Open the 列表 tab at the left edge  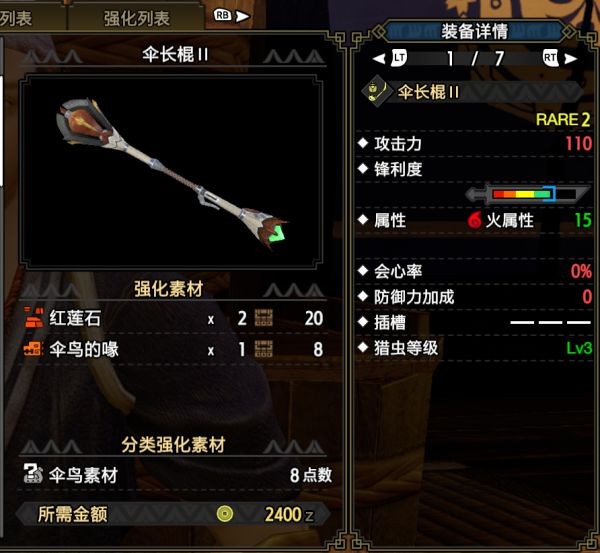[20, 18]
